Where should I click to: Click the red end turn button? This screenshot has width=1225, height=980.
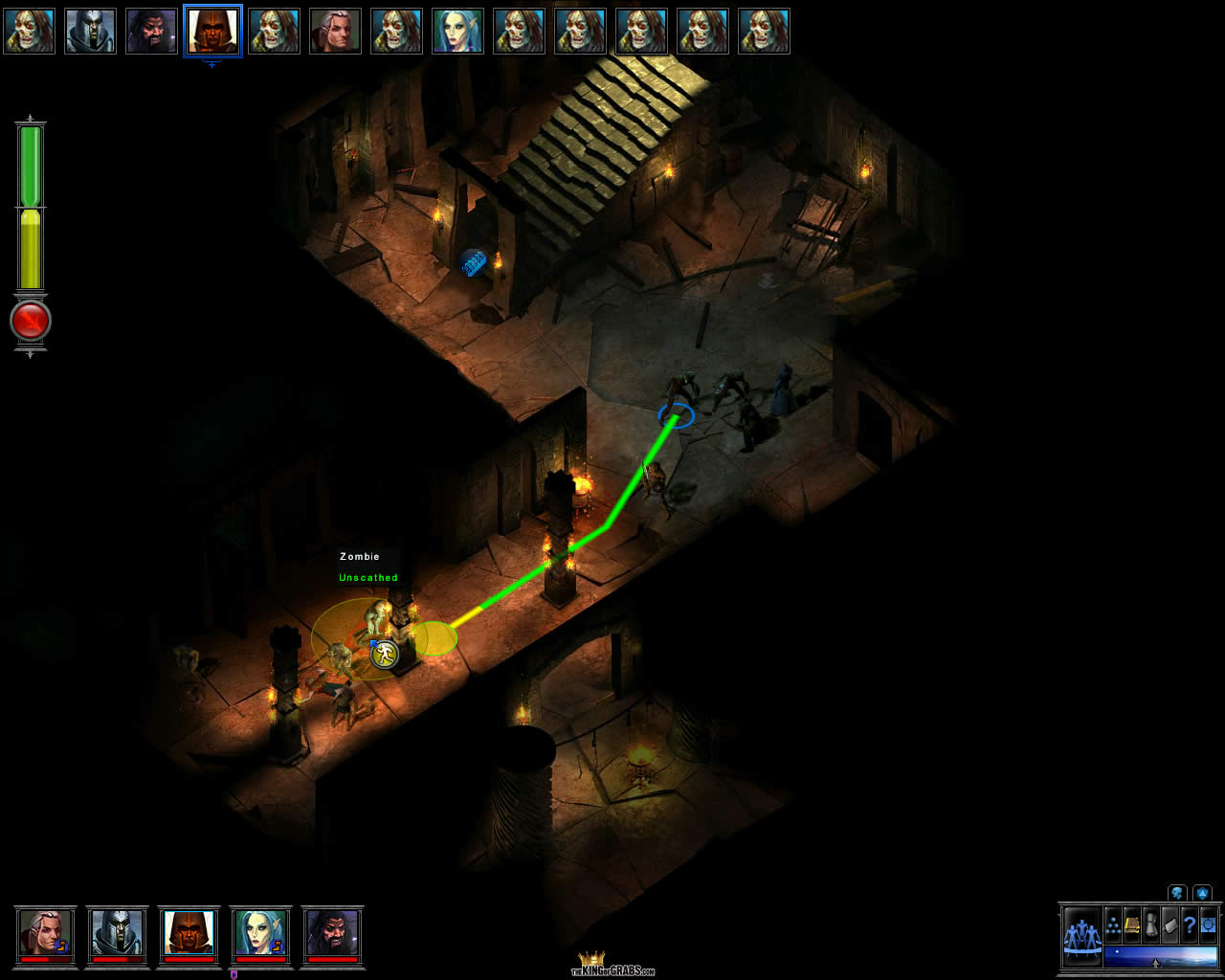tap(31, 322)
